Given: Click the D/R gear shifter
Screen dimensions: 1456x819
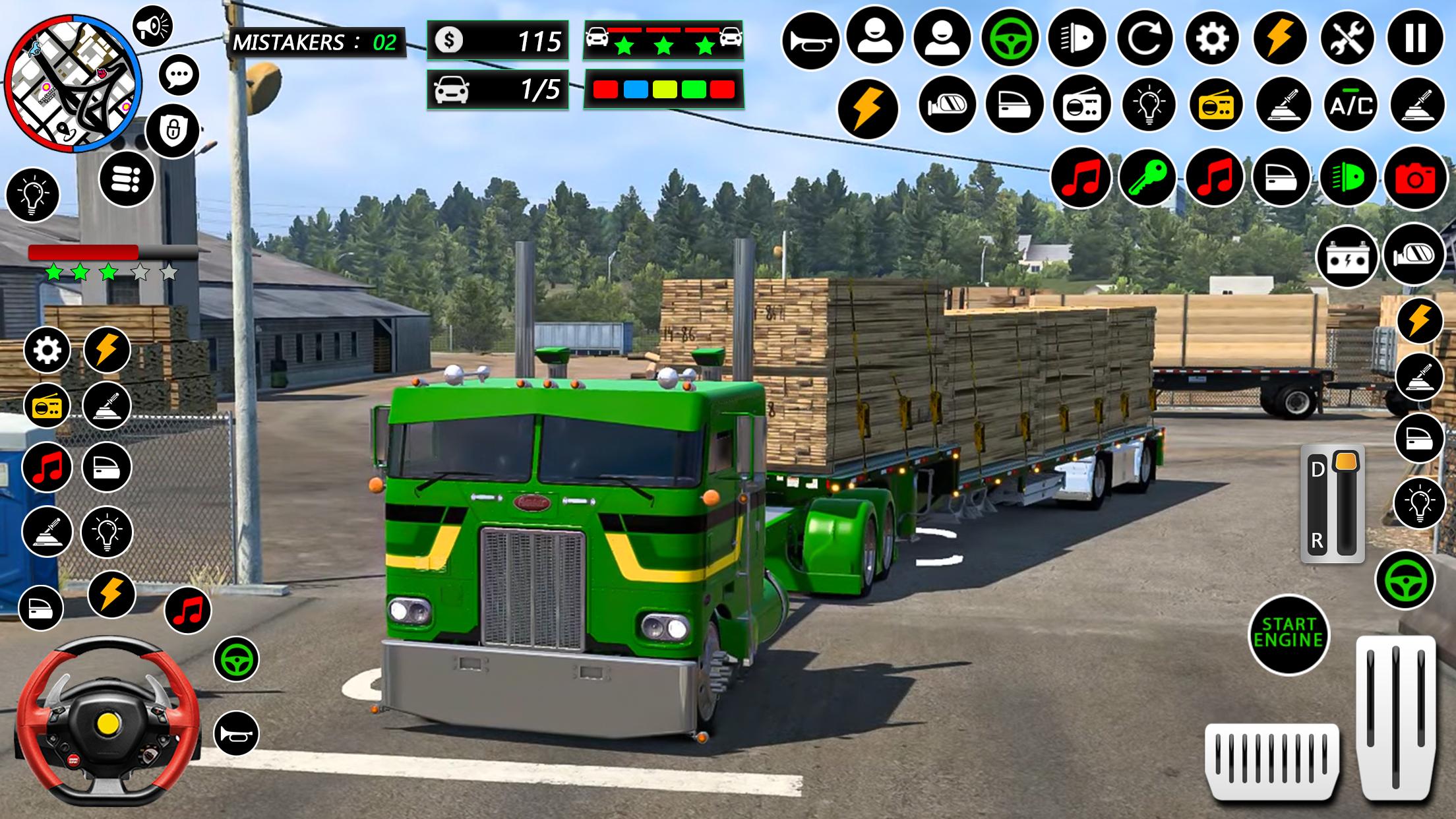Looking at the screenshot, I should pyautogui.click(x=1332, y=504).
